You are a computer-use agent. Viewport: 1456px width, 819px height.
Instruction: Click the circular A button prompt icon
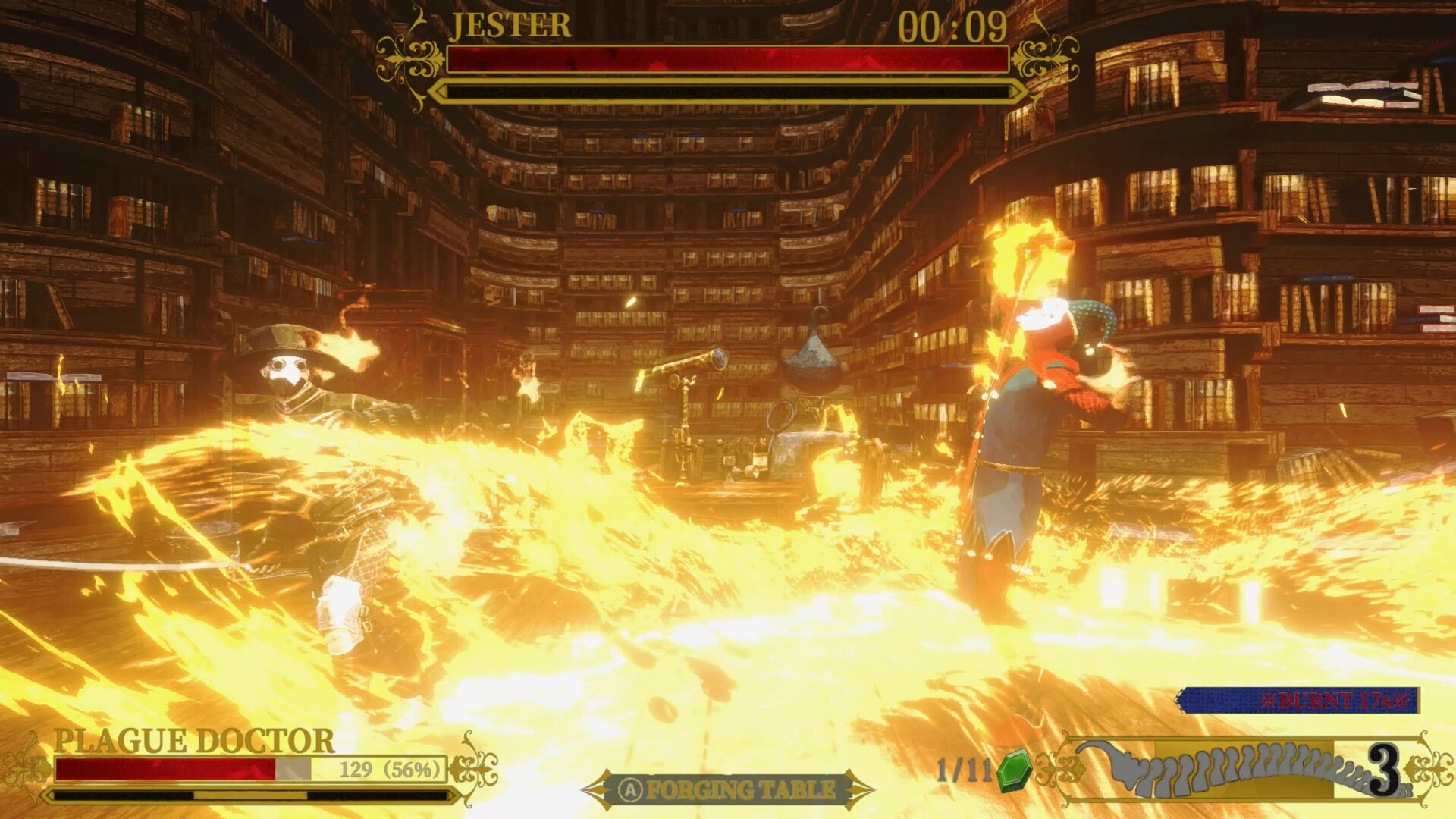[629, 789]
